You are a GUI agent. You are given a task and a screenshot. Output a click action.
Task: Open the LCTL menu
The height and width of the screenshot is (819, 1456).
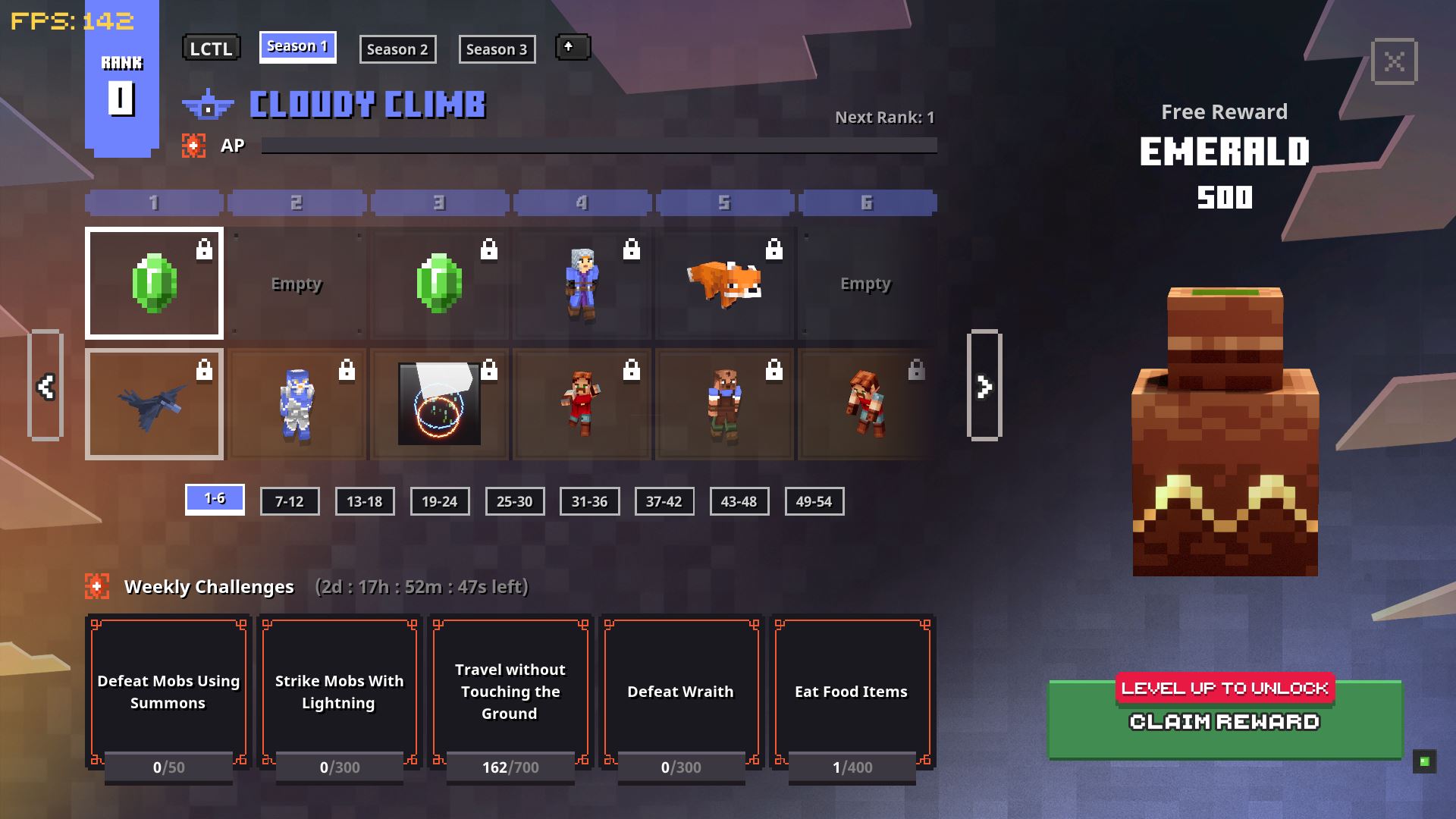click(x=211, y=47)
